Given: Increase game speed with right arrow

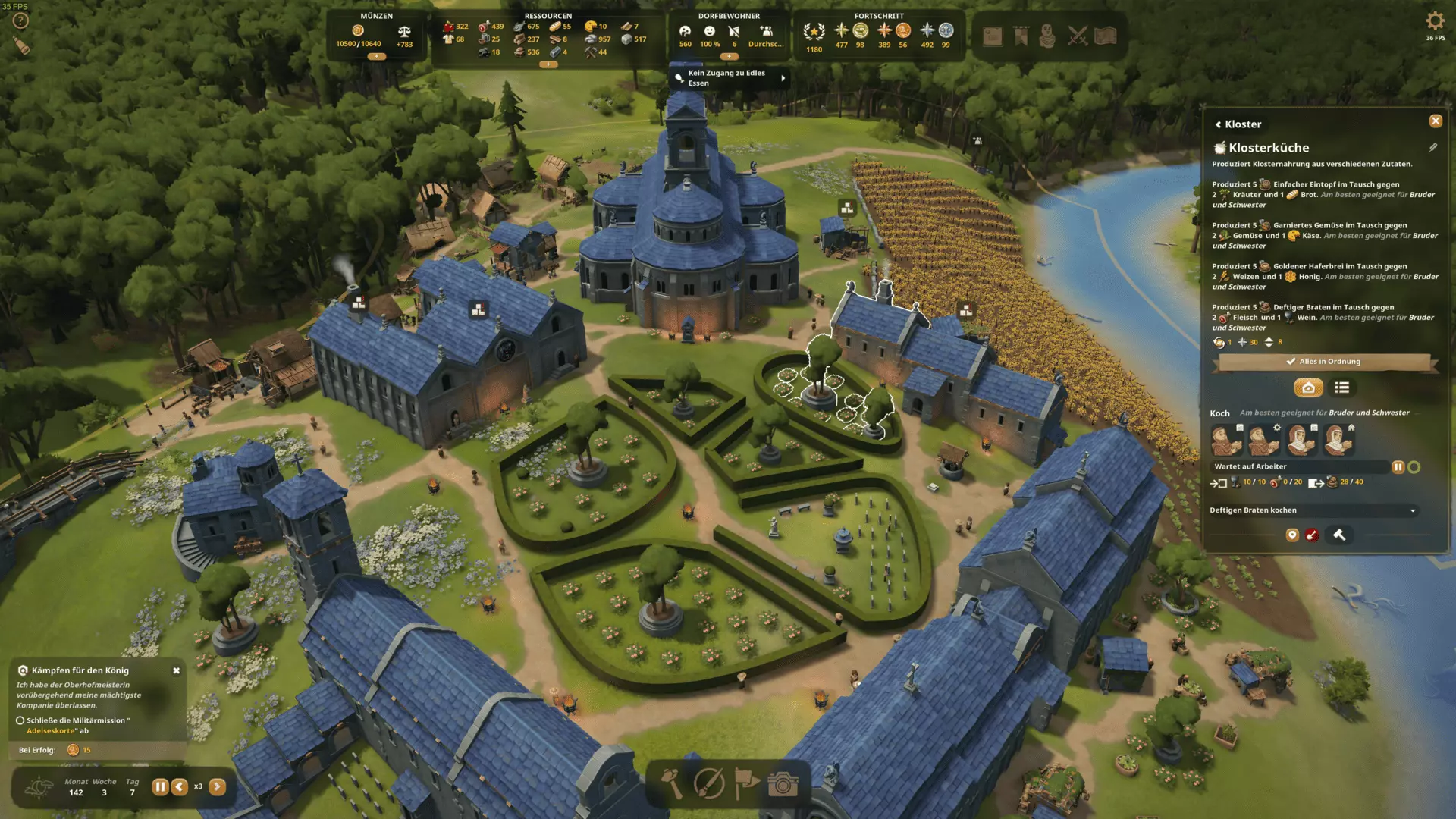Looking at the screenshot, I should point(217,787).
